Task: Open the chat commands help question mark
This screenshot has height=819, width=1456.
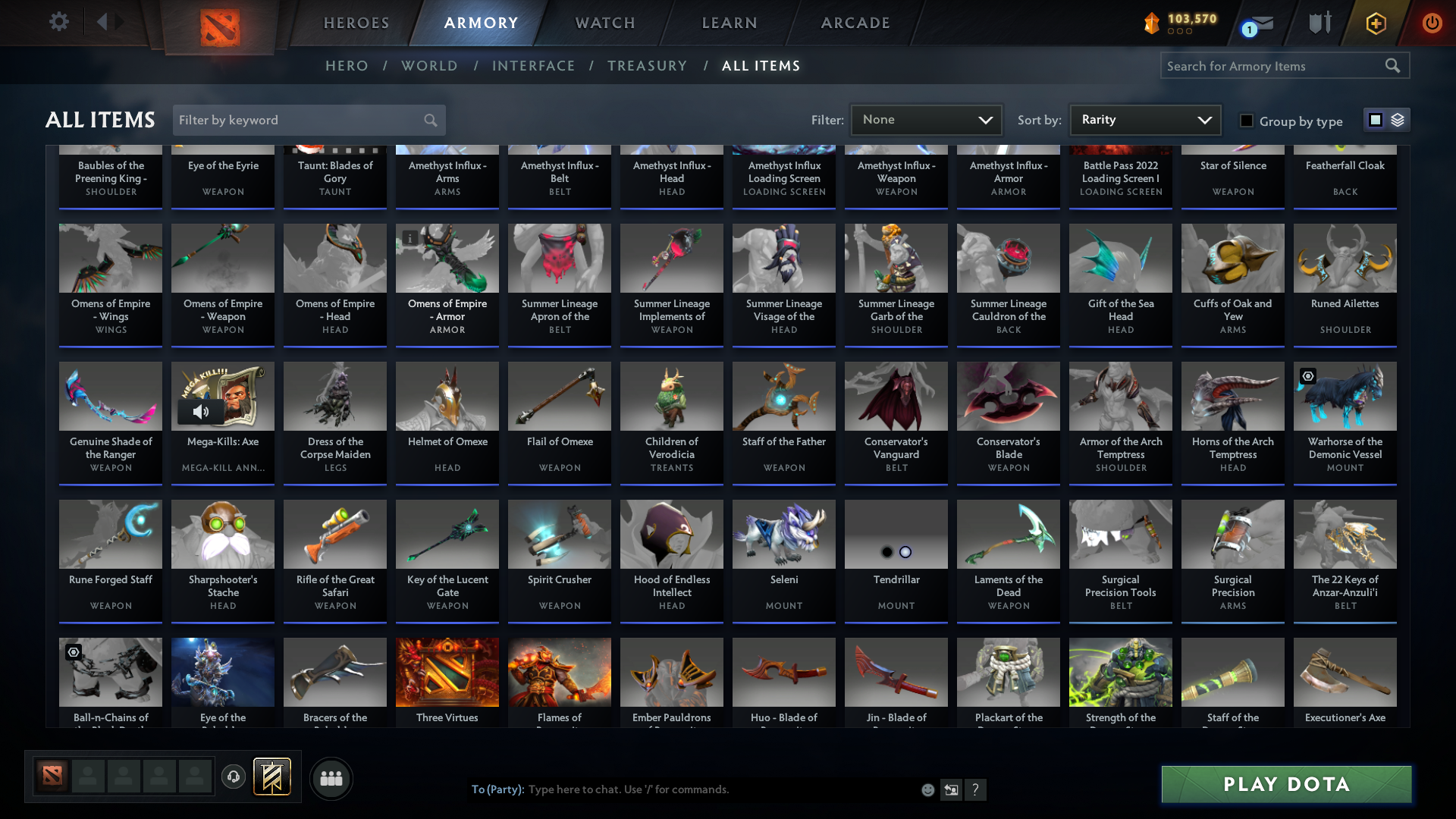Action: [976, 789]
